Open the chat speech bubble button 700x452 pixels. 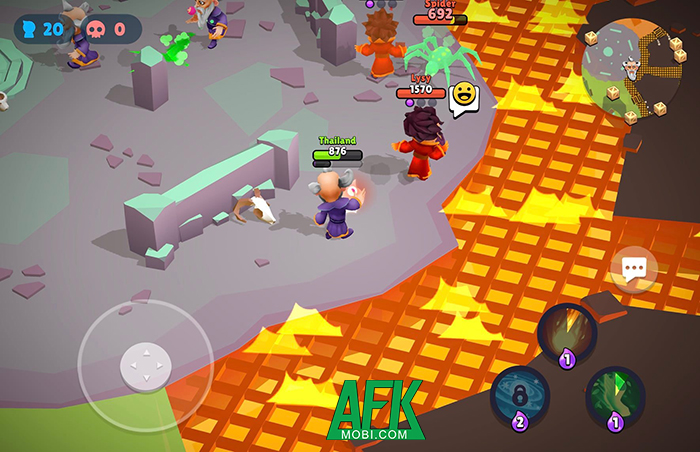pyautogui.click(x=634, y=269)
